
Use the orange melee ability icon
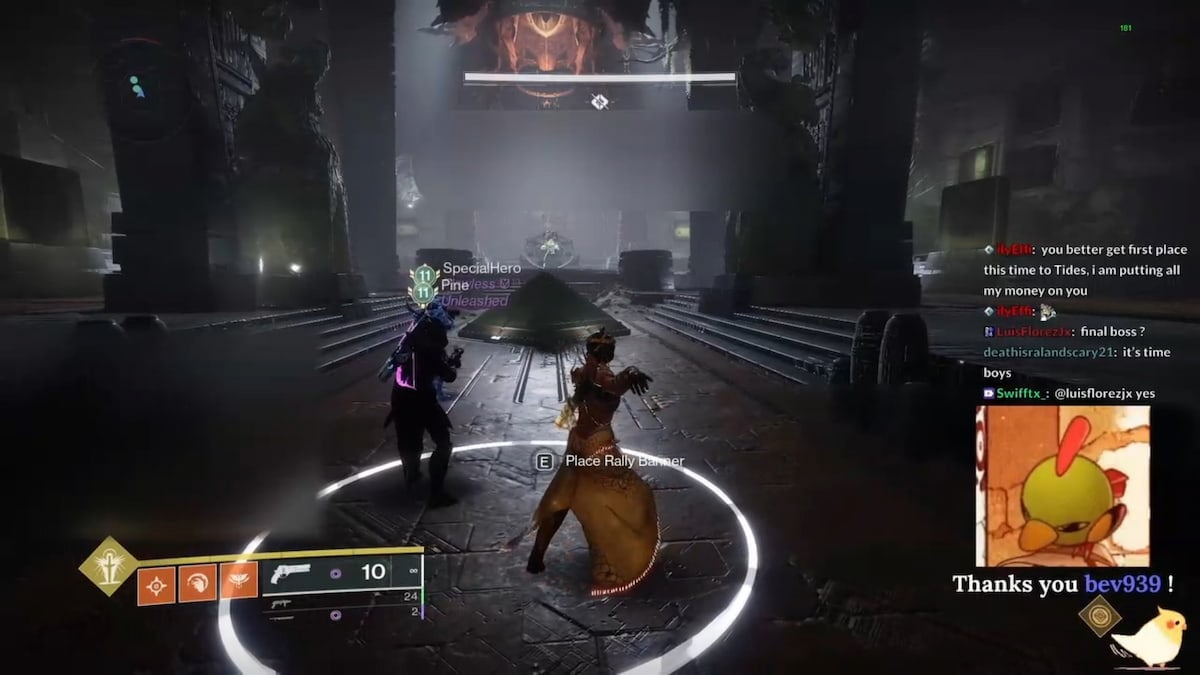point(197,582)
